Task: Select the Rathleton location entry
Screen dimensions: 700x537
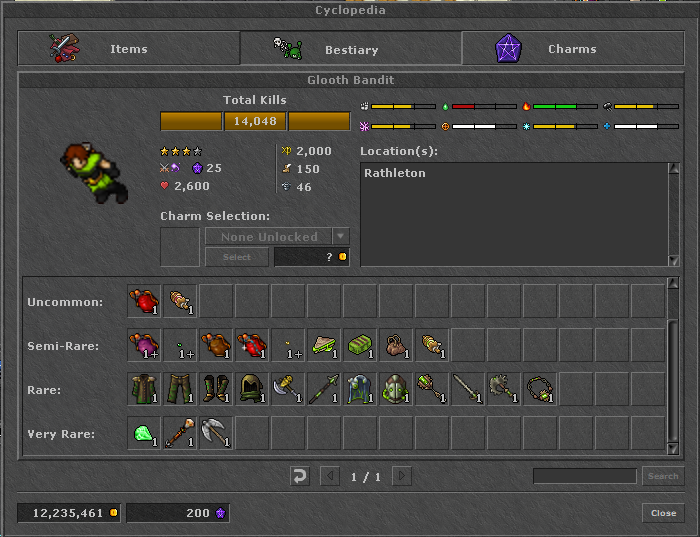Action: tap(395, 173)
